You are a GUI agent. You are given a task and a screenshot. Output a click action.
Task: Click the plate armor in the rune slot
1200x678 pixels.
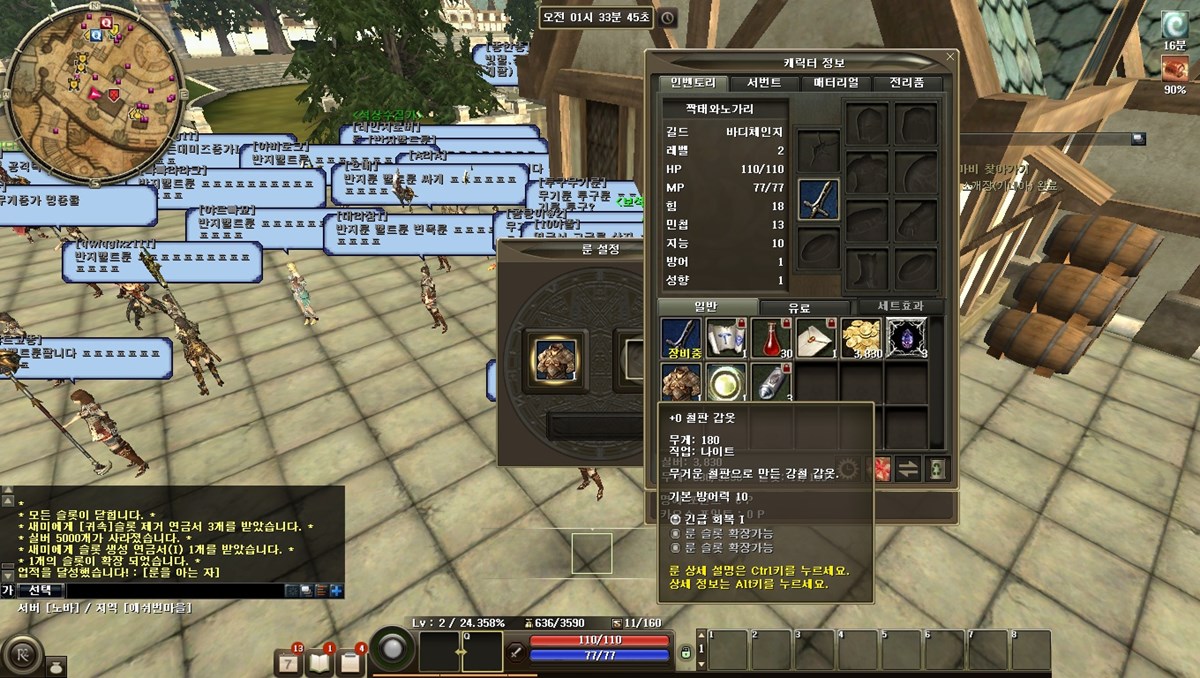click(553, 360)
